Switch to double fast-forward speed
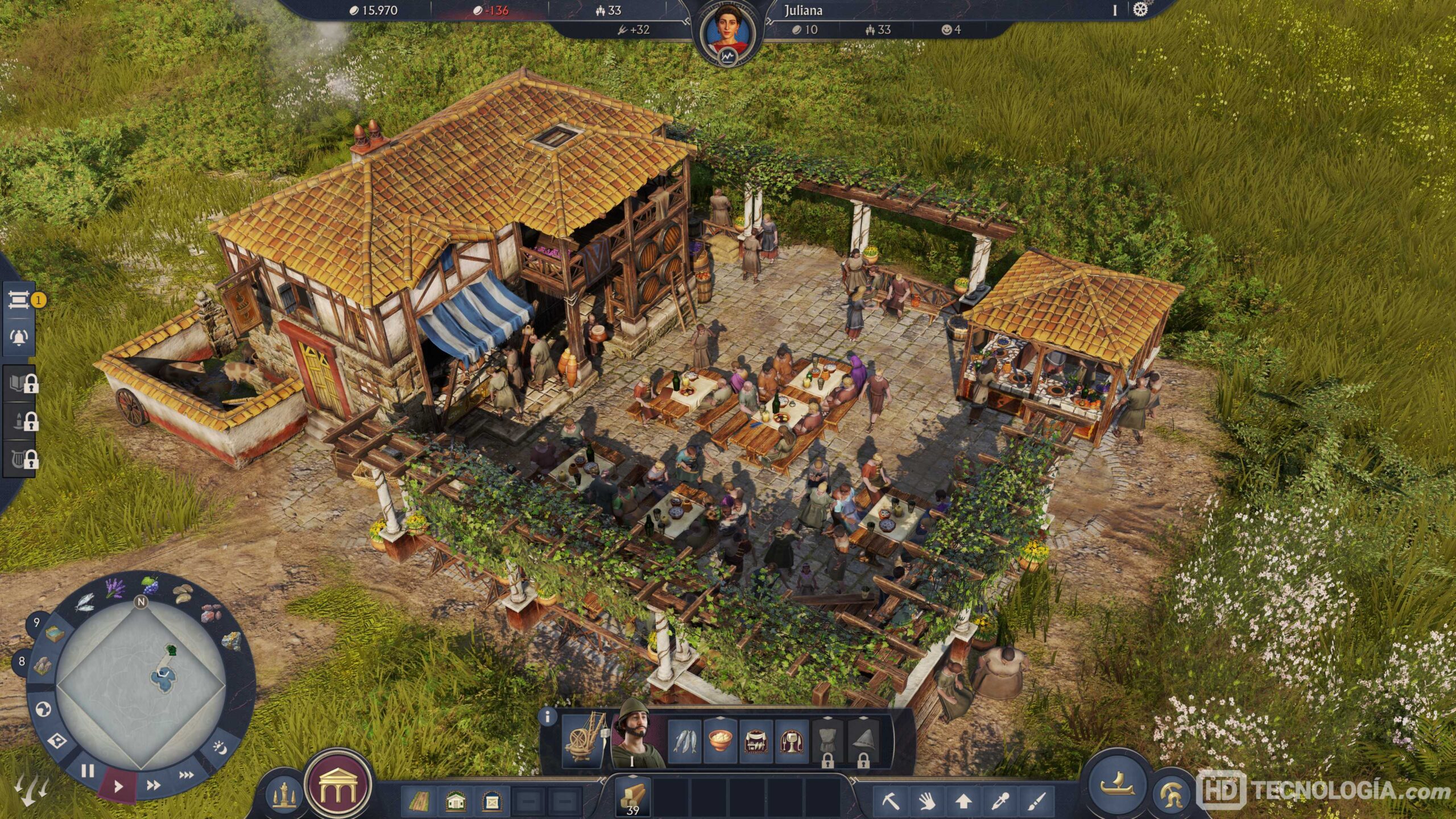 153,785
